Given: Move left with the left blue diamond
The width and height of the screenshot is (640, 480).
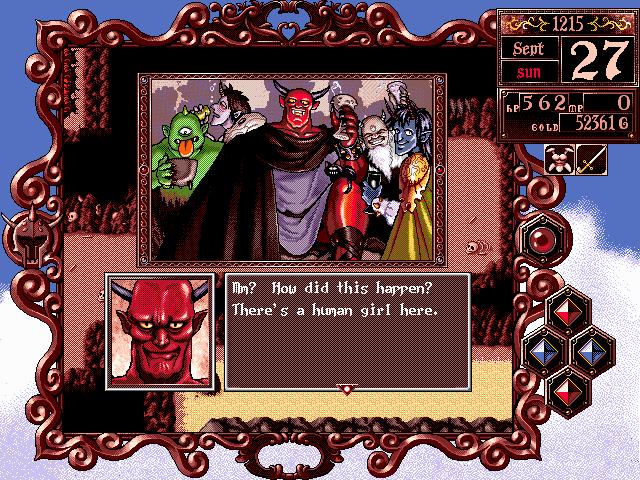Looking at the screenshot, I should click(542, 350).
